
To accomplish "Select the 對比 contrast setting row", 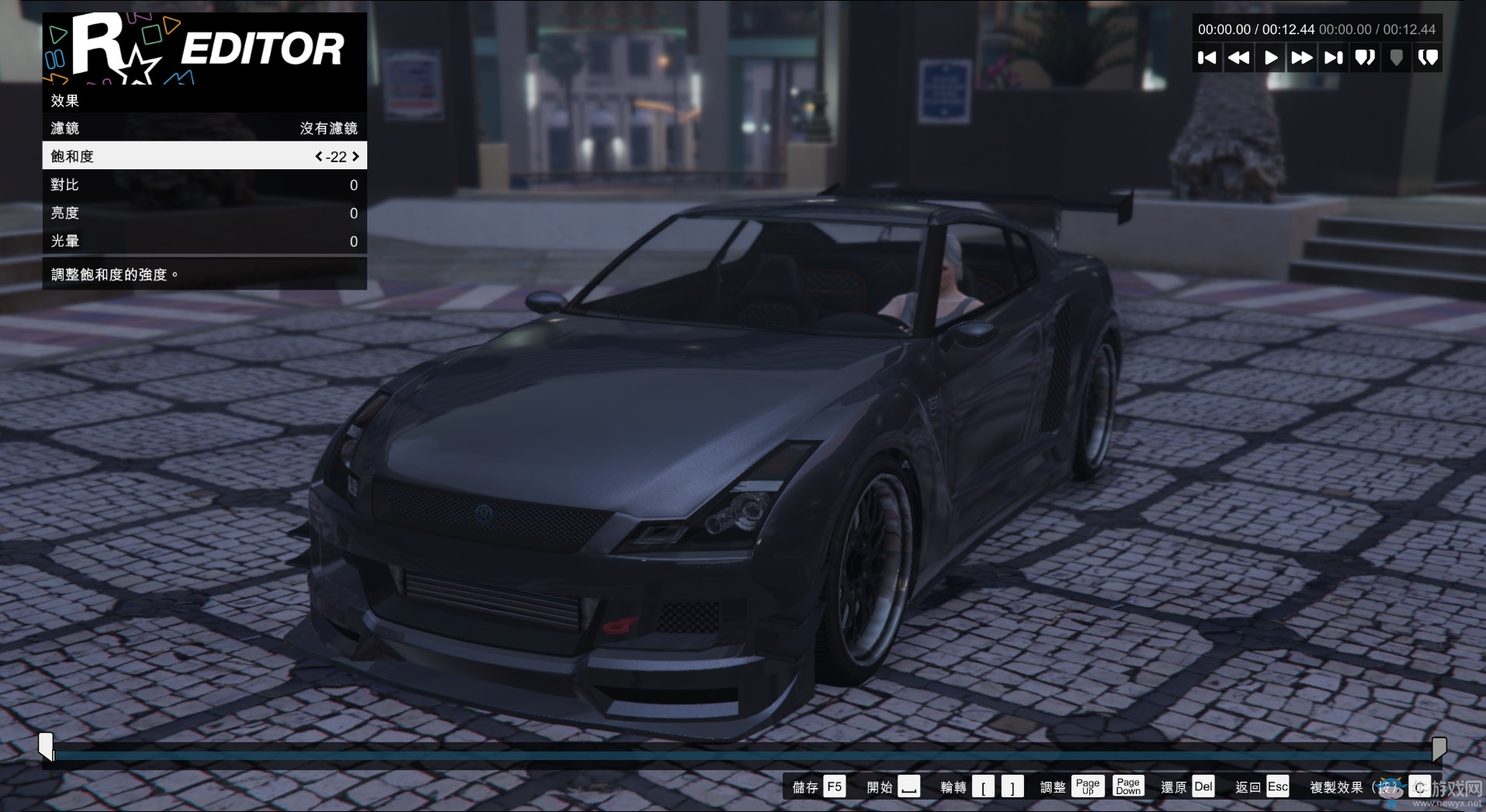I will (x=202, y=185).
